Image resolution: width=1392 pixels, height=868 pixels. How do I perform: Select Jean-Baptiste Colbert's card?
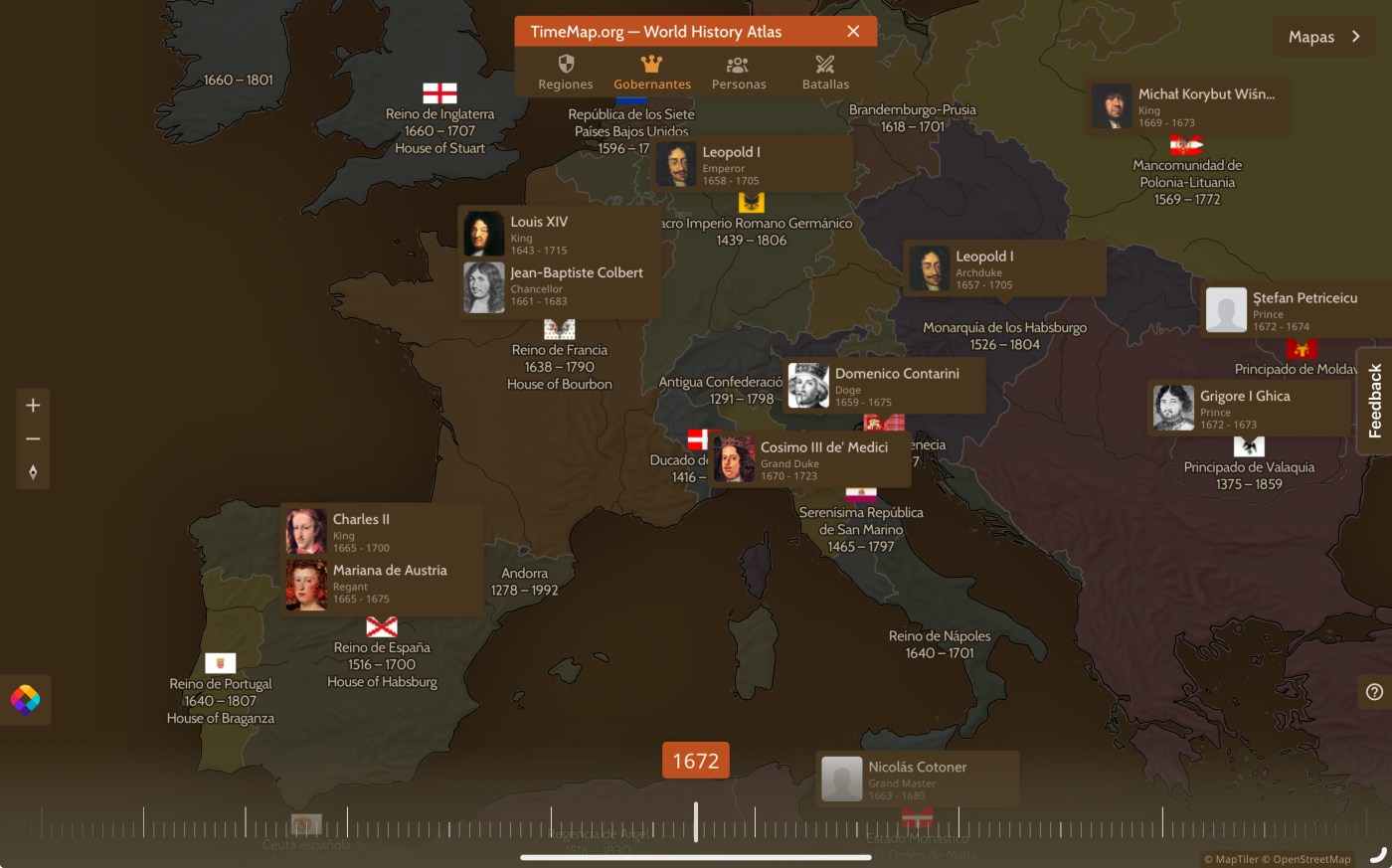tap(560, 286)
